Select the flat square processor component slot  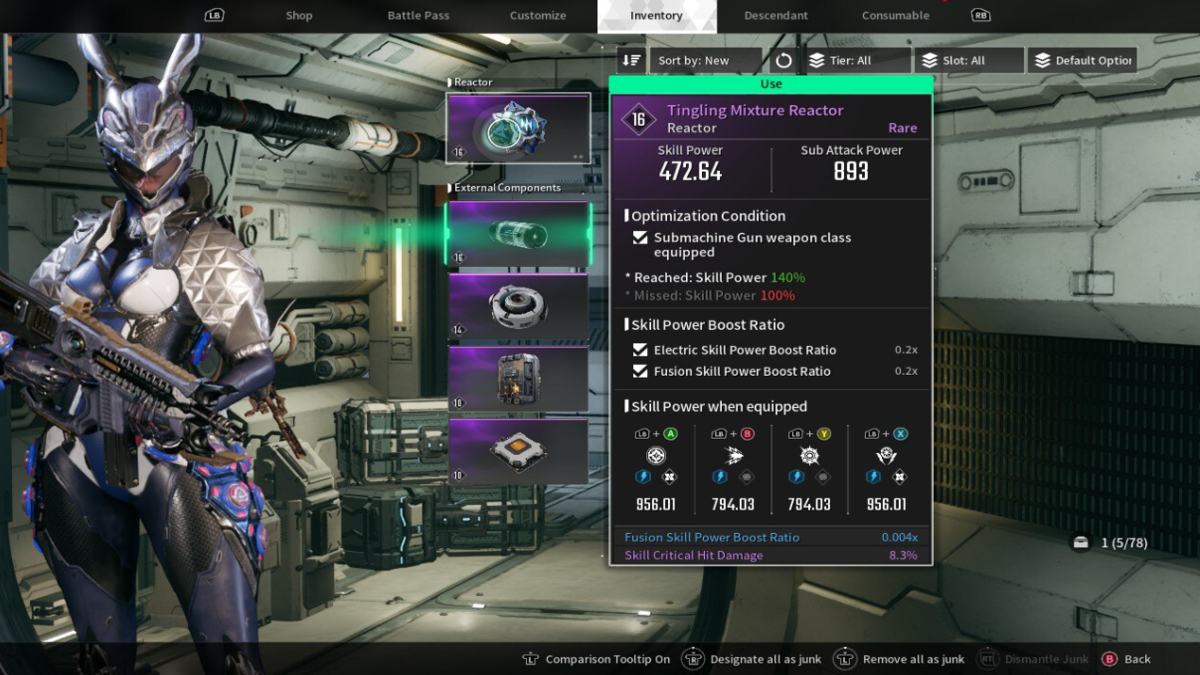(518, 450)
